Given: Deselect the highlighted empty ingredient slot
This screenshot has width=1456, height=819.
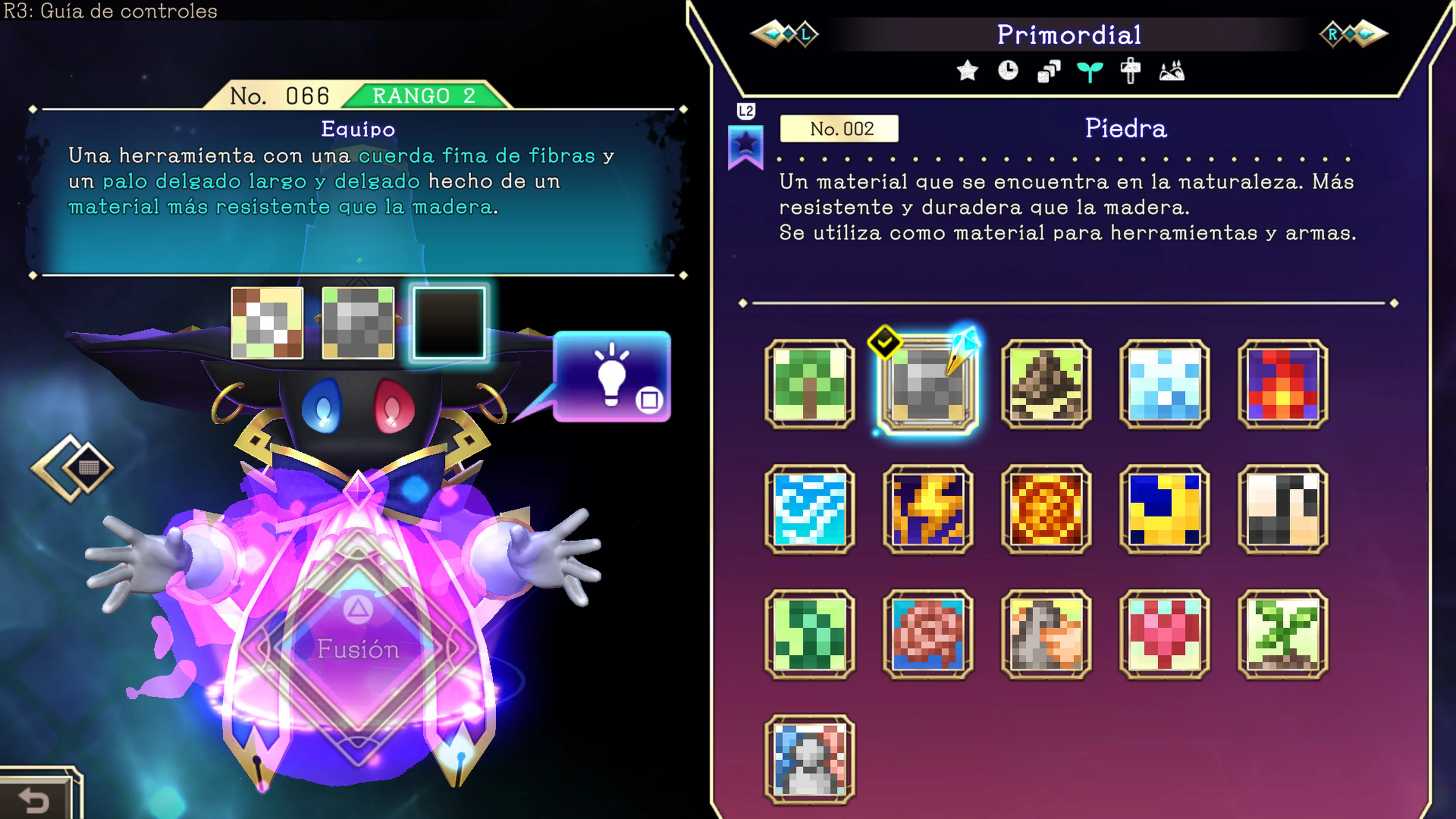Looking at the screenshot, I should [x=449, y=323].
